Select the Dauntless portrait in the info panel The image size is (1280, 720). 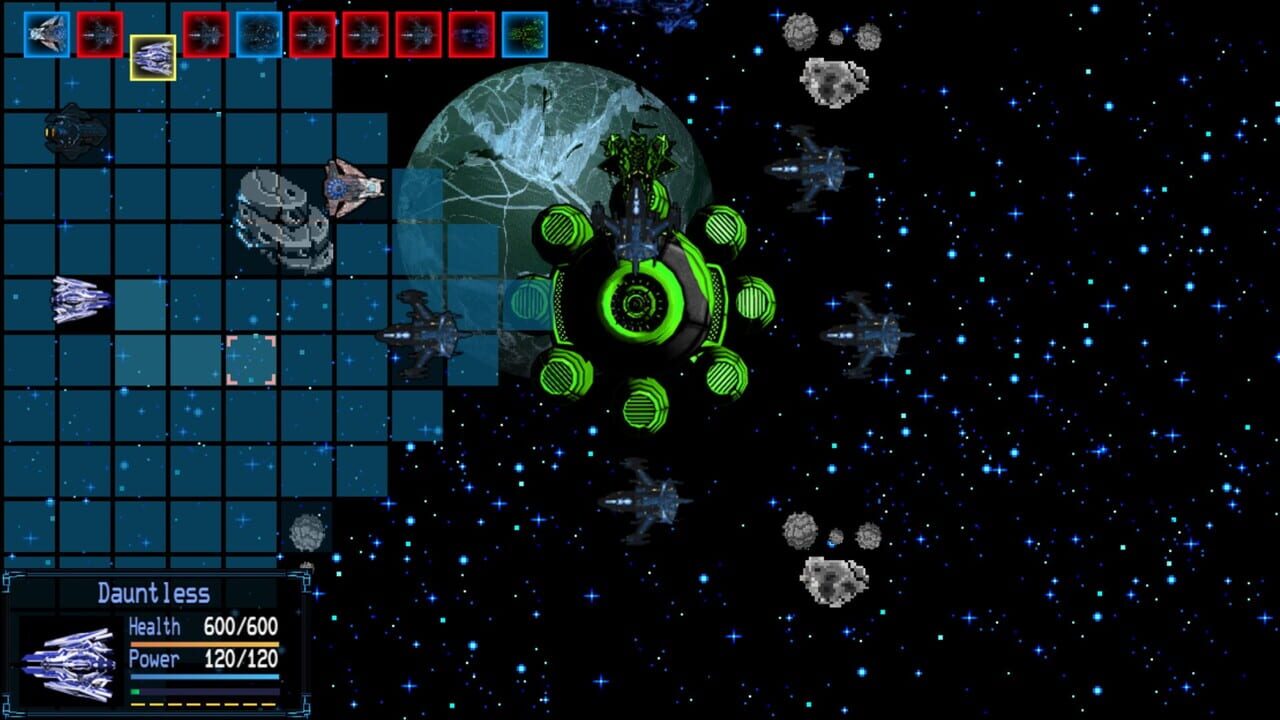point(72,660)
